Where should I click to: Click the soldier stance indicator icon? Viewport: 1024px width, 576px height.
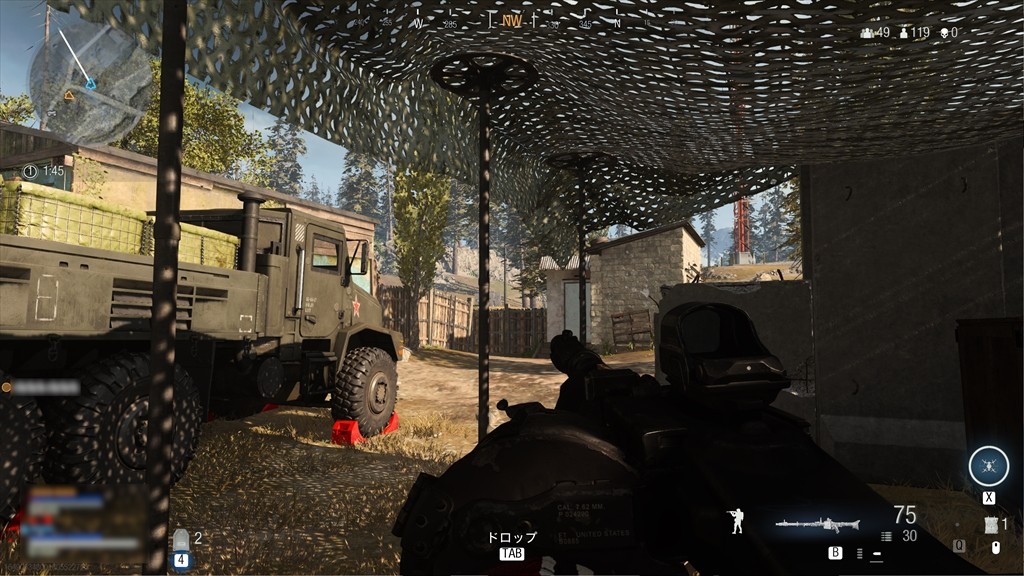736,521
